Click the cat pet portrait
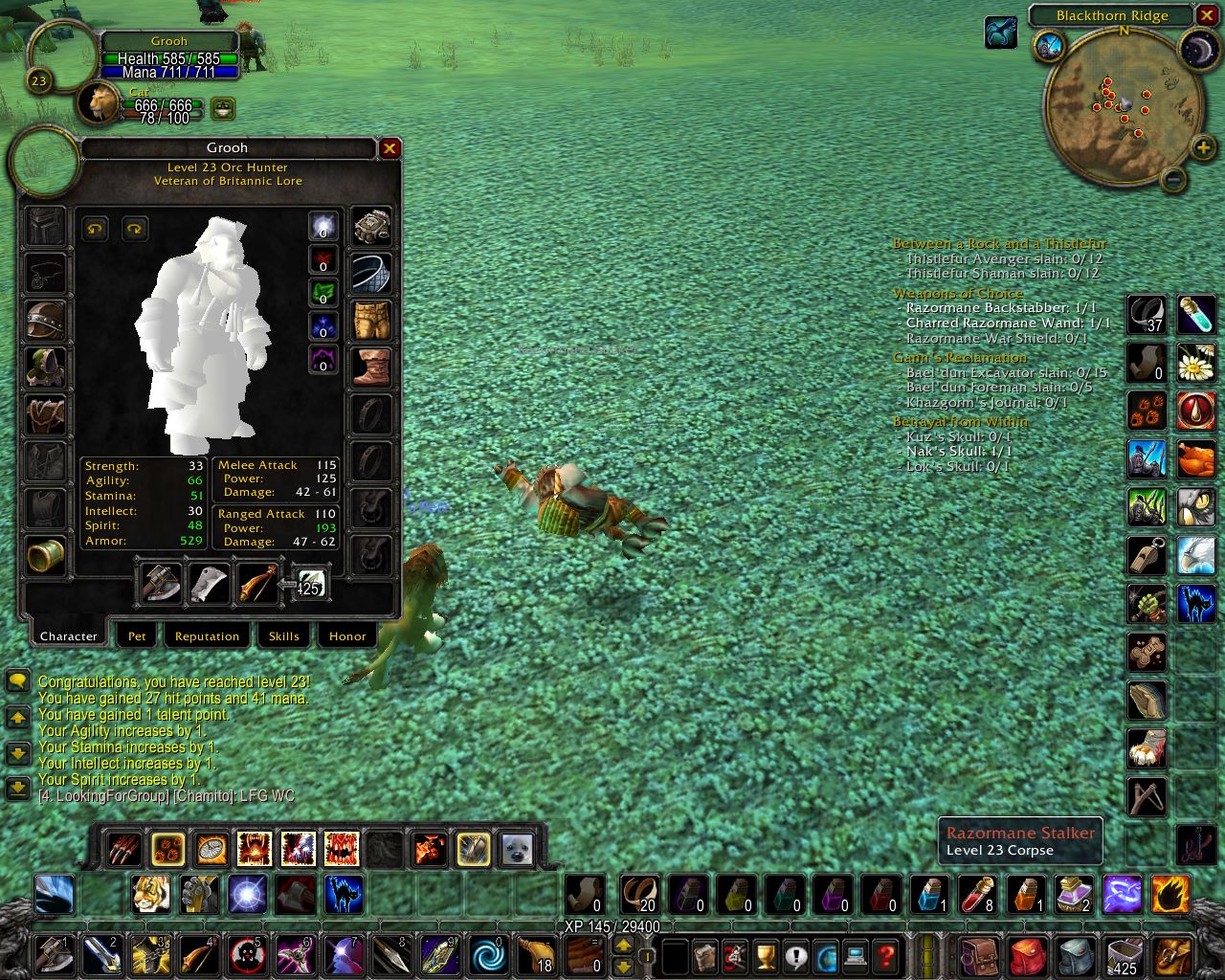 pyautogui.click(x=99, y=103)
